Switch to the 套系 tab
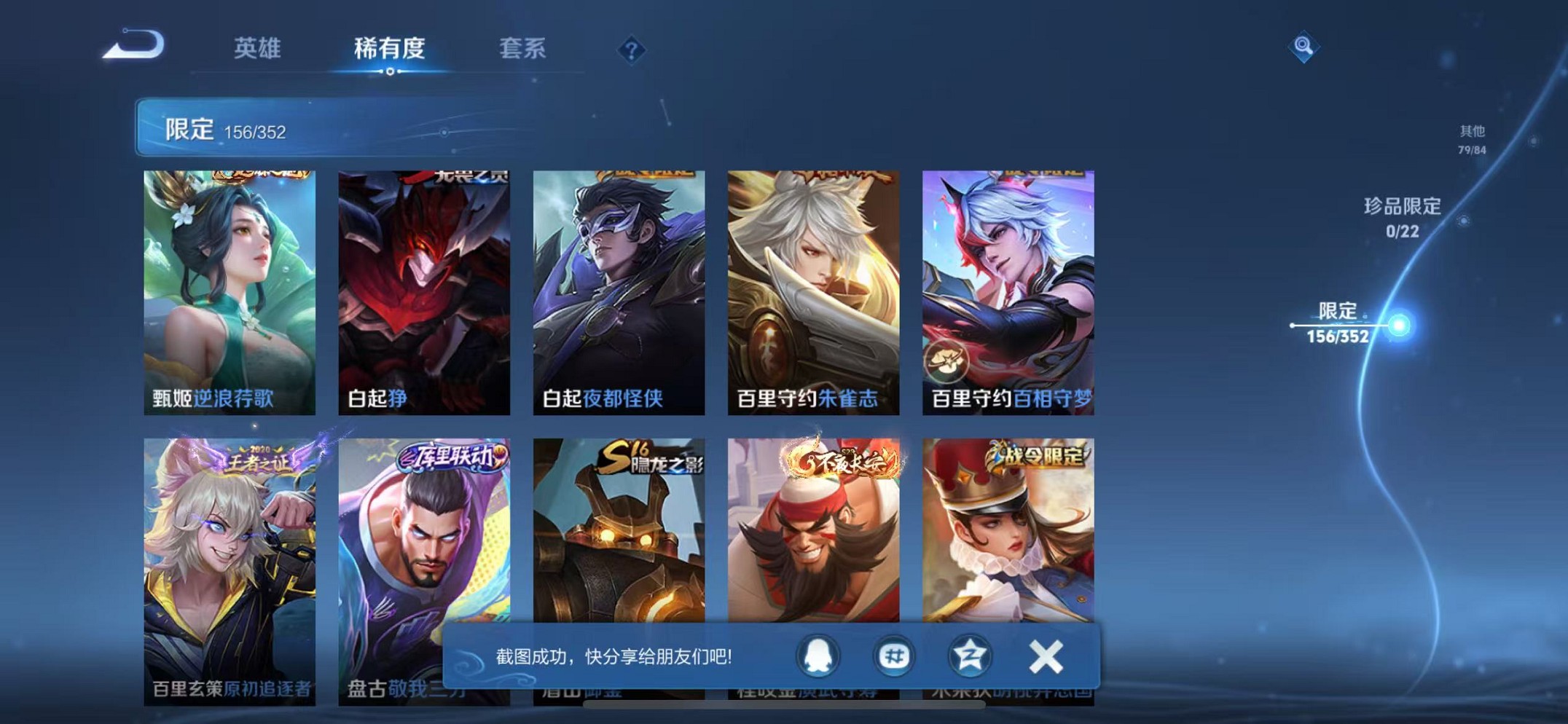Viewport: 1568px width, 724px height. point(522,49)
